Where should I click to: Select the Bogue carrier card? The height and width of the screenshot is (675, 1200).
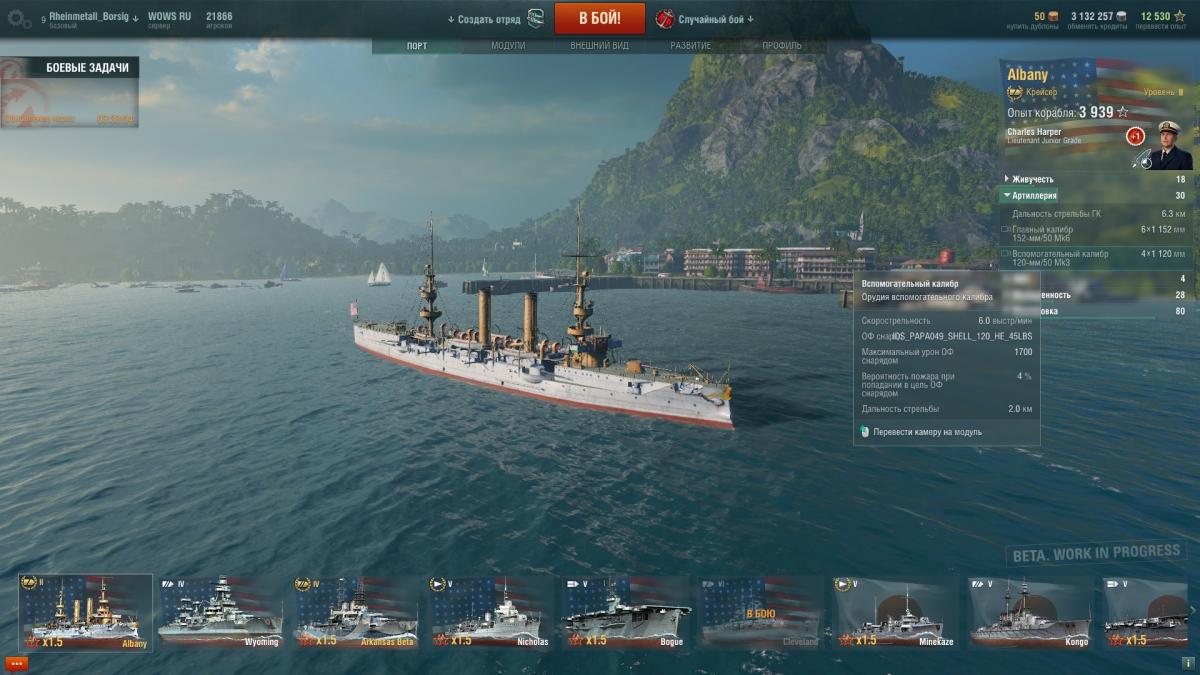626,612
